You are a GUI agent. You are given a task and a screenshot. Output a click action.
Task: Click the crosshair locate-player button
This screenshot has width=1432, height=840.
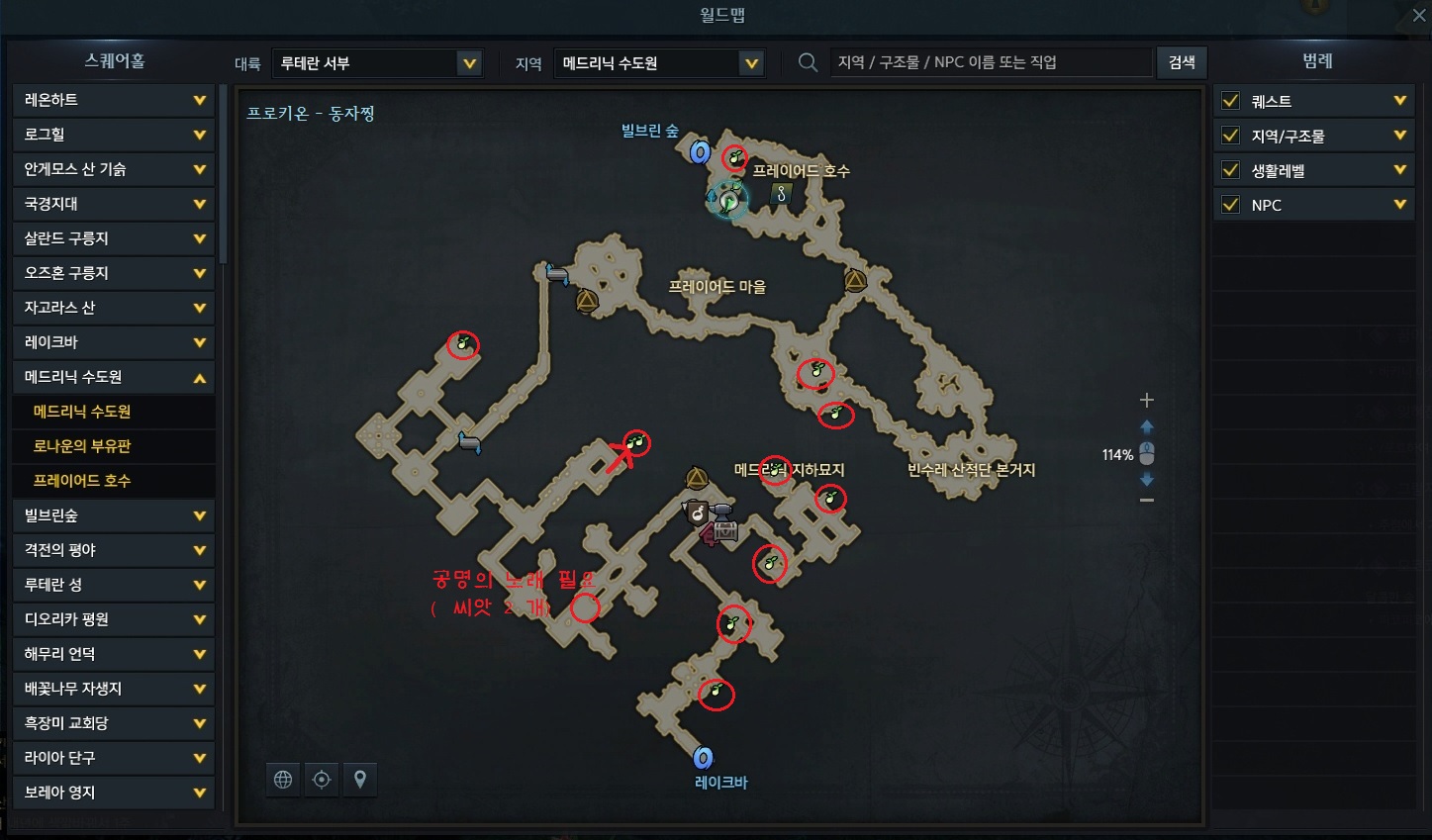pyautogui.click(x=322, y=780)
